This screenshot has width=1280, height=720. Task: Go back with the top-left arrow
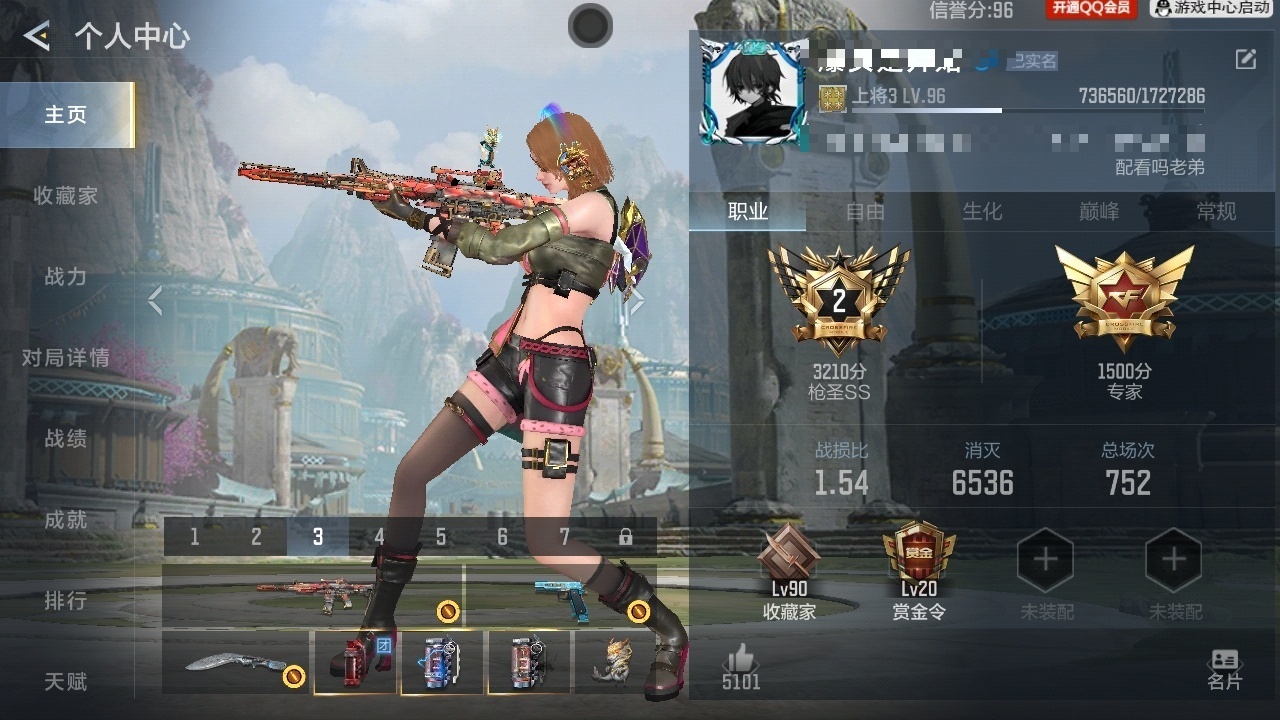pyautogui.click(x=37, y=37)
